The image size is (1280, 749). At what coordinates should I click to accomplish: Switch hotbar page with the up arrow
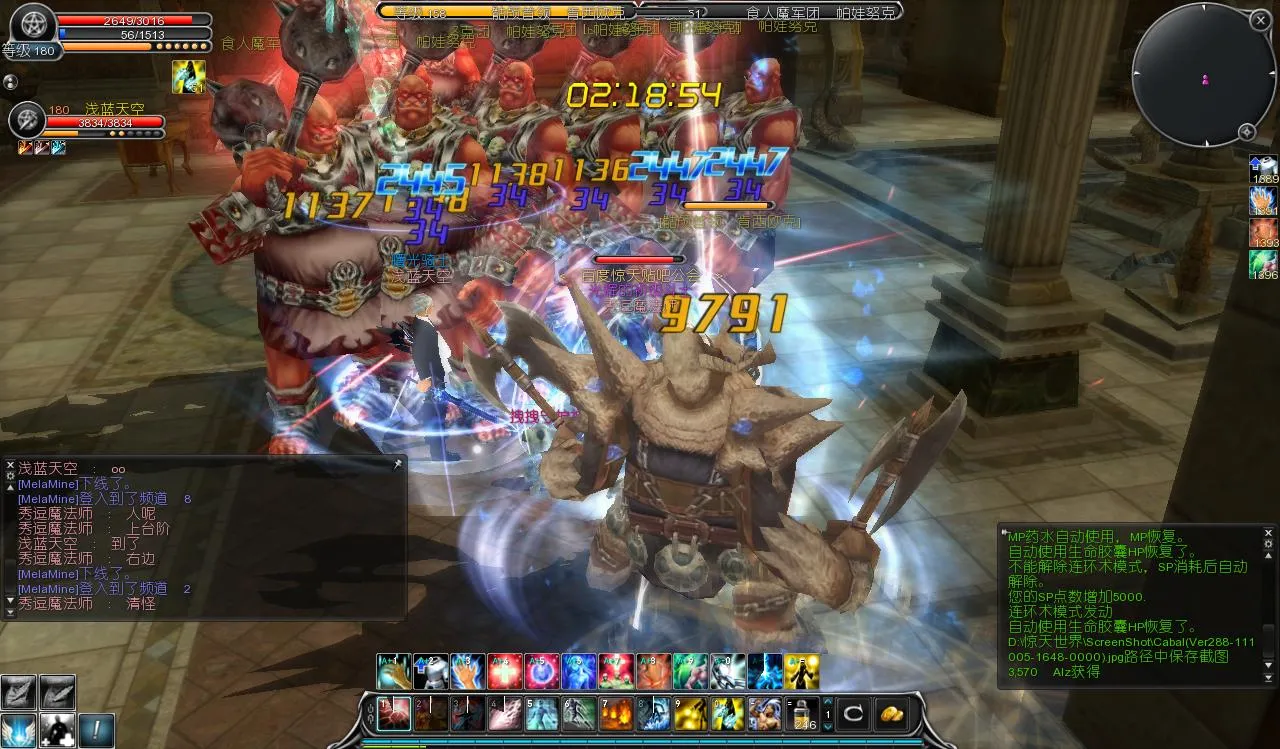828,702
